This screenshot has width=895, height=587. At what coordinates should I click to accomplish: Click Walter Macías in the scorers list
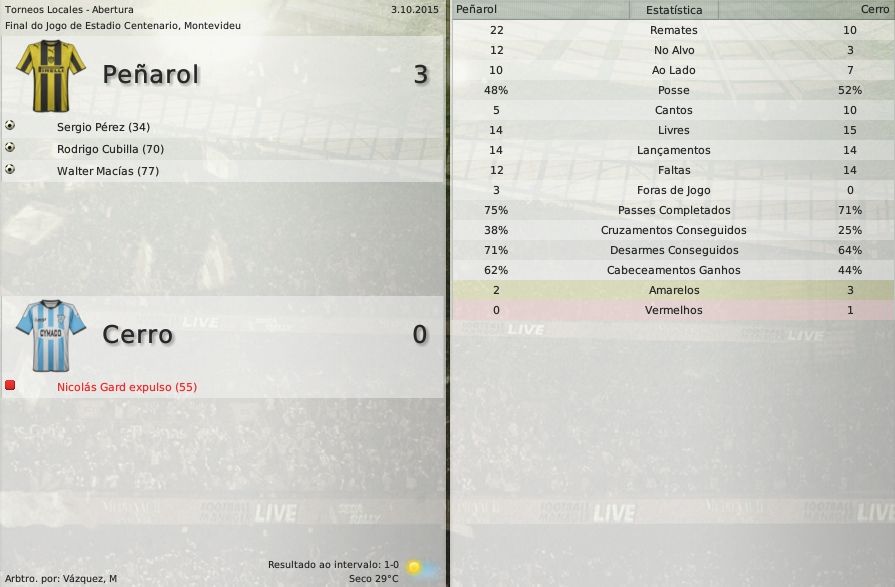tap(108, 171)
